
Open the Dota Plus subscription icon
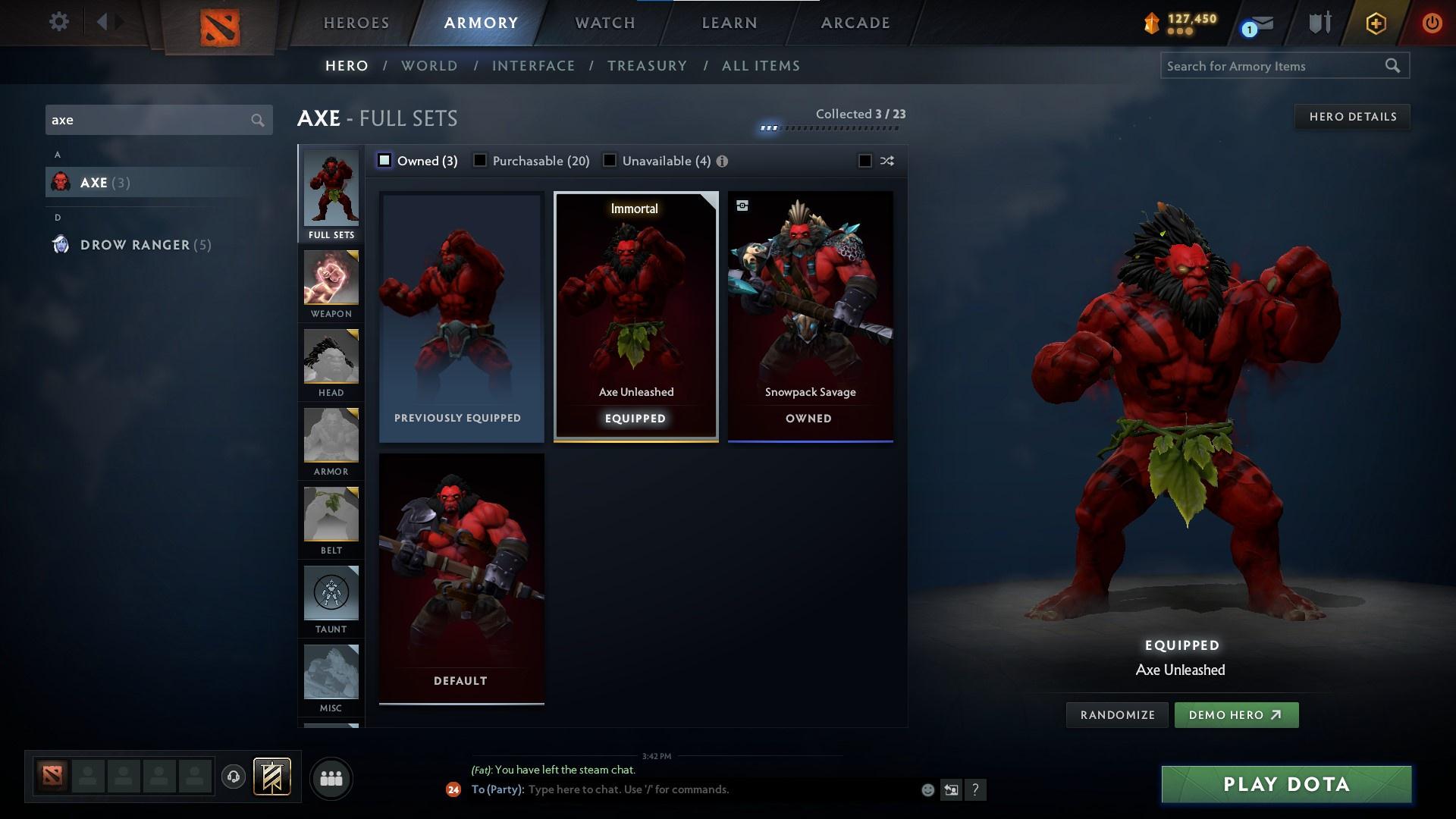[1375, 23]
